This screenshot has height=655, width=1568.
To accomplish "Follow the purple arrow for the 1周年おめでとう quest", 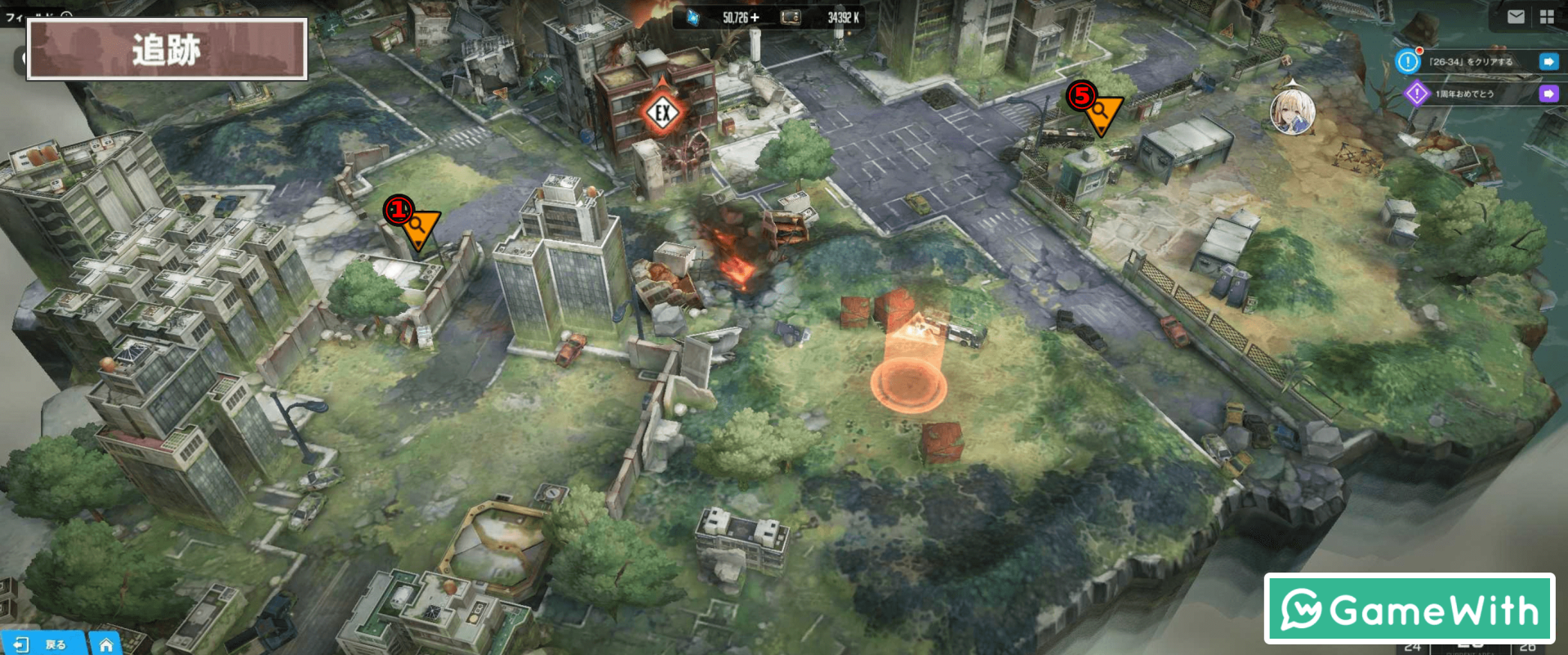I will (1548, 94).
